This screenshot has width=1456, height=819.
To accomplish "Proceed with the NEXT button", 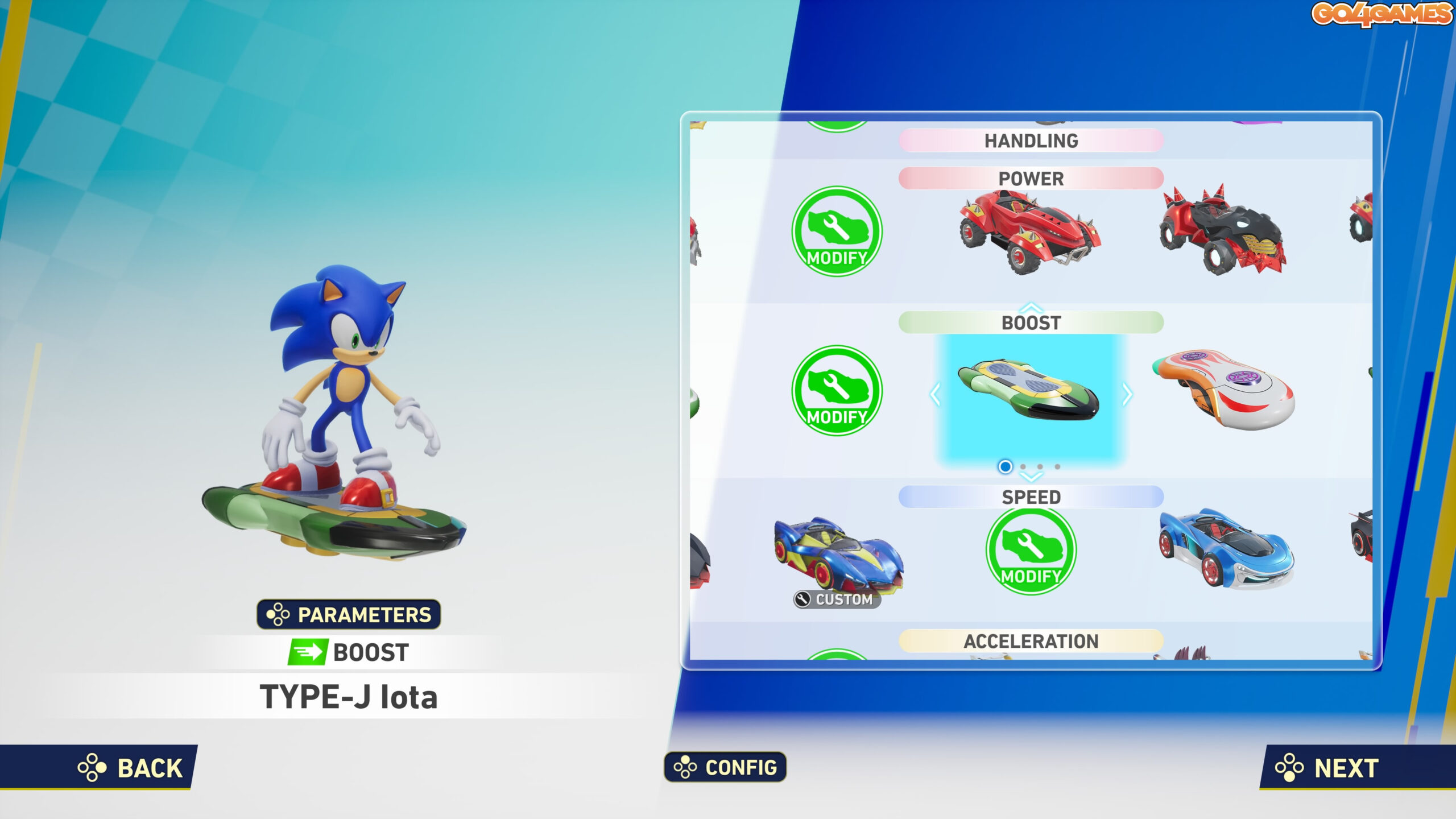I will (x=1328, y=768).
